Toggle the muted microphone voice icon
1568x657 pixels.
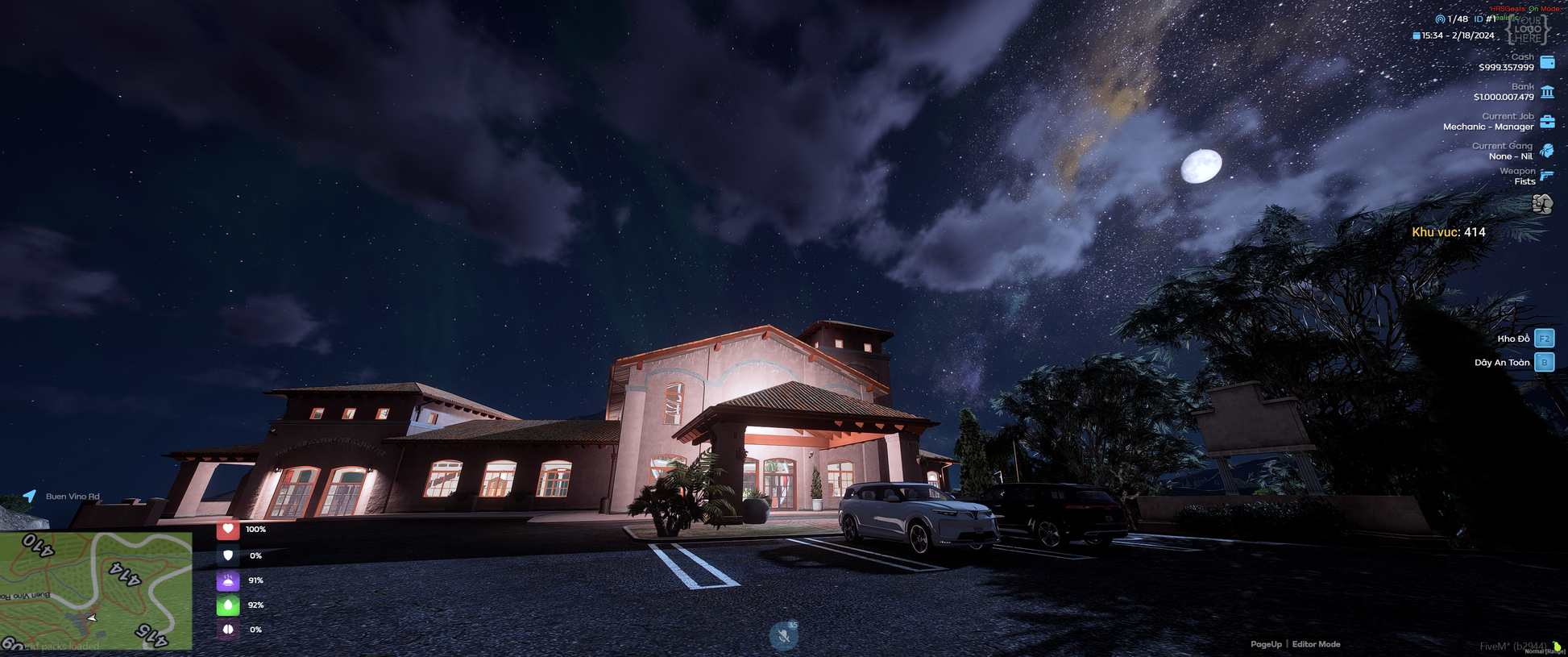(x=783, y=636)
